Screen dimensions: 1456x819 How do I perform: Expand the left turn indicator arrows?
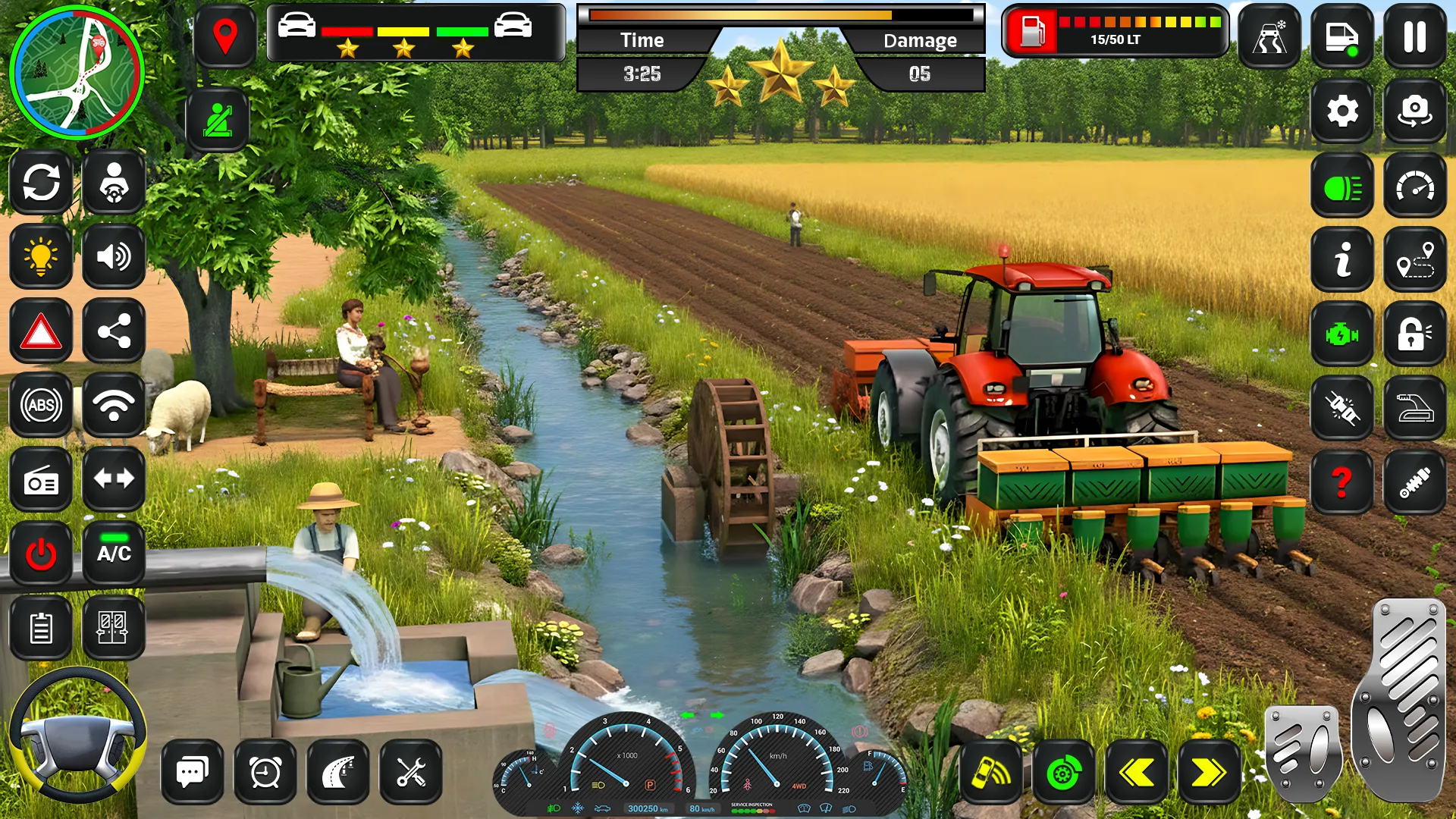point(113,477)
